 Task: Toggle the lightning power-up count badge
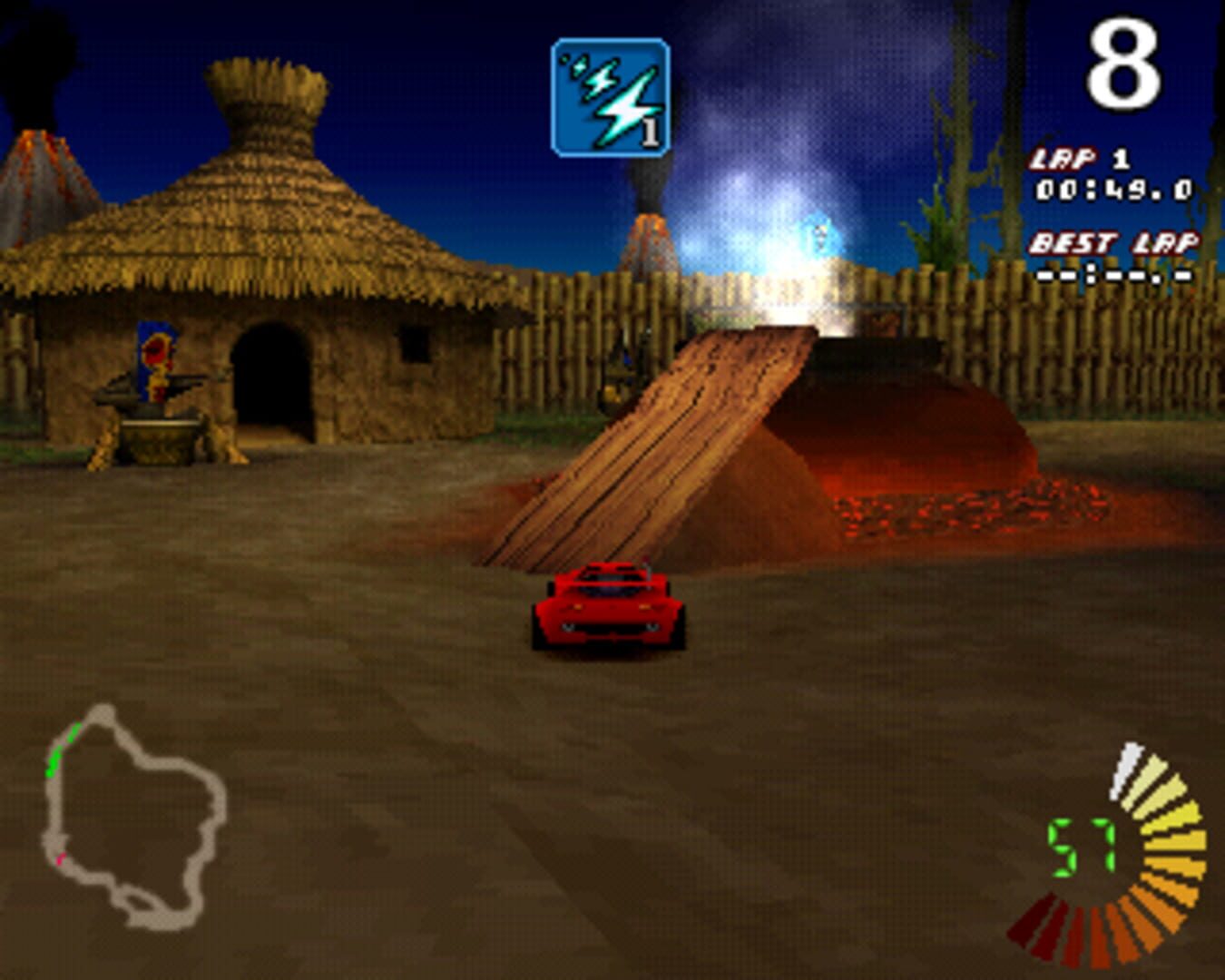pos(650,134)
